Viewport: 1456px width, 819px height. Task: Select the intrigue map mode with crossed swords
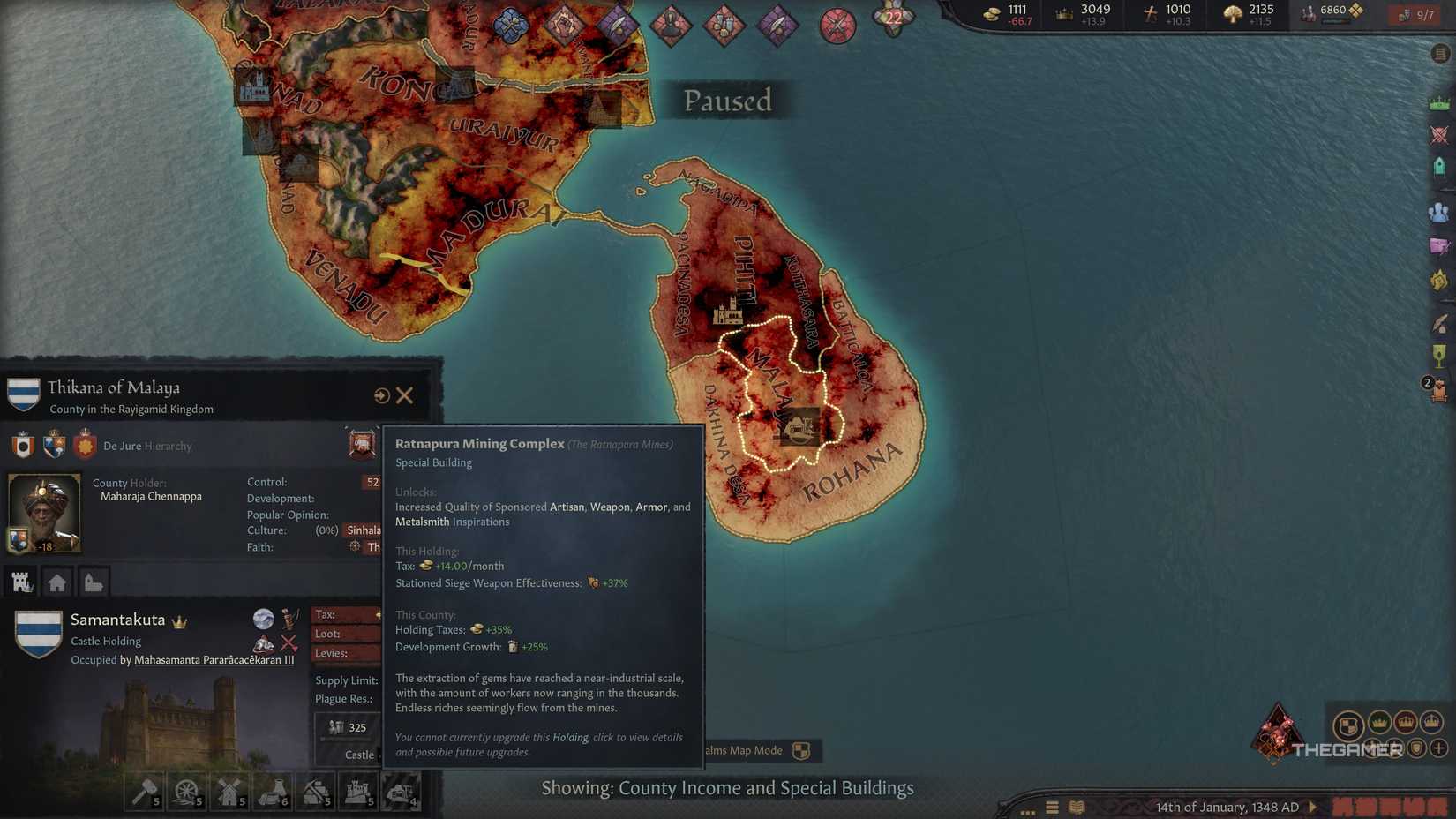[1441, 244]
